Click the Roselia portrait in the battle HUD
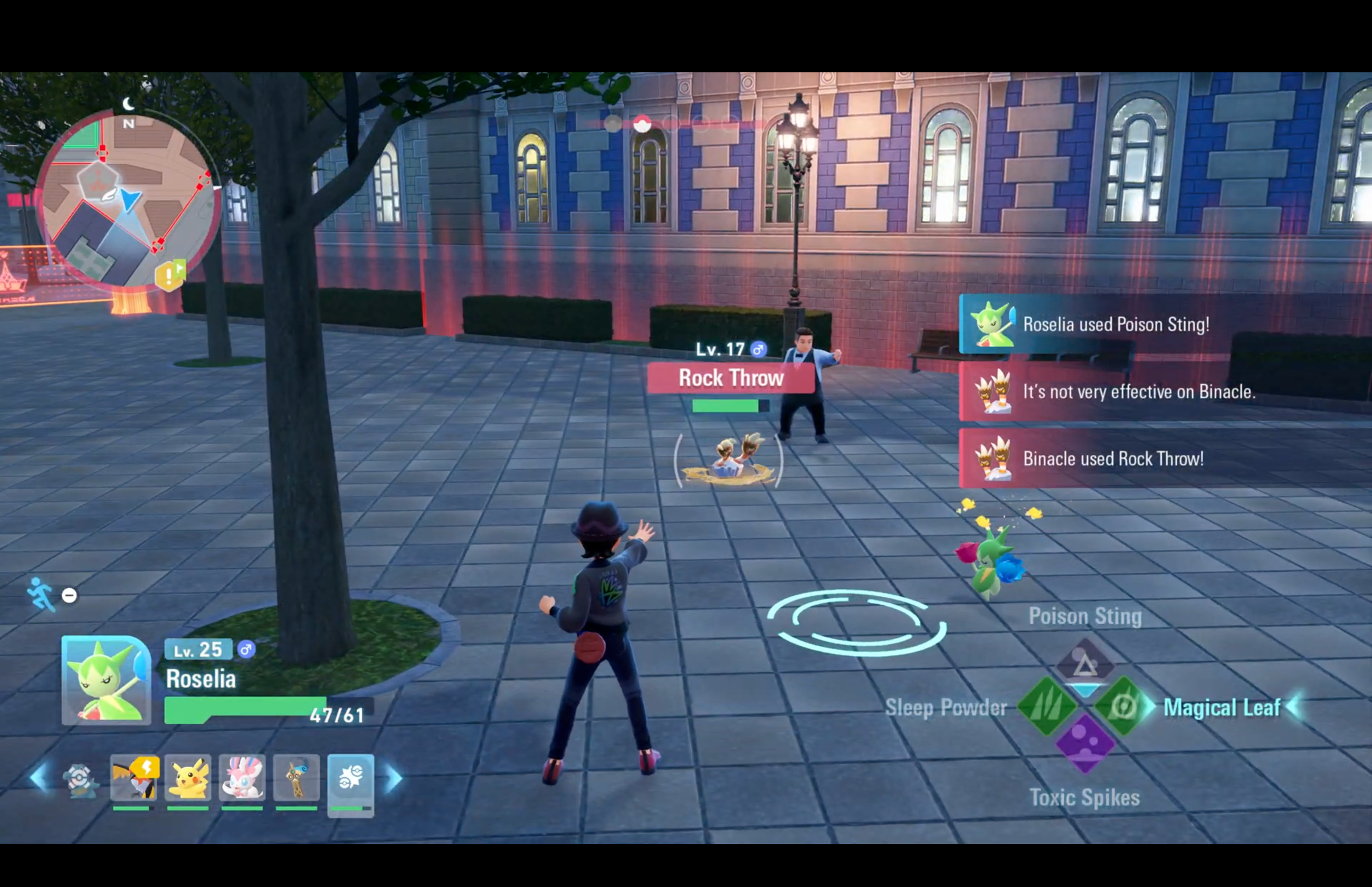 point(106,682)
